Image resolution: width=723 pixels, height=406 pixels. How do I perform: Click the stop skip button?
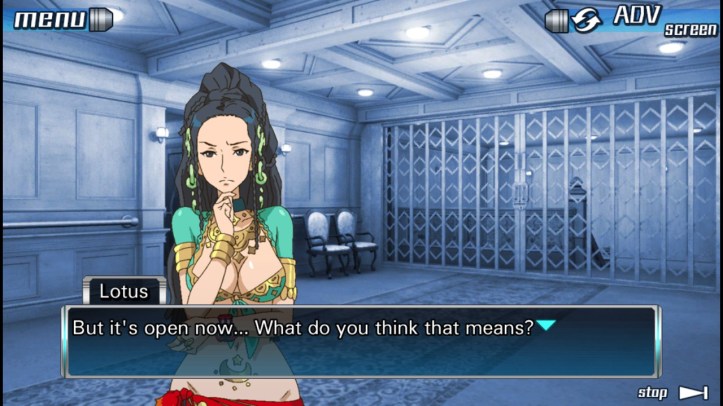coord(673,392)
